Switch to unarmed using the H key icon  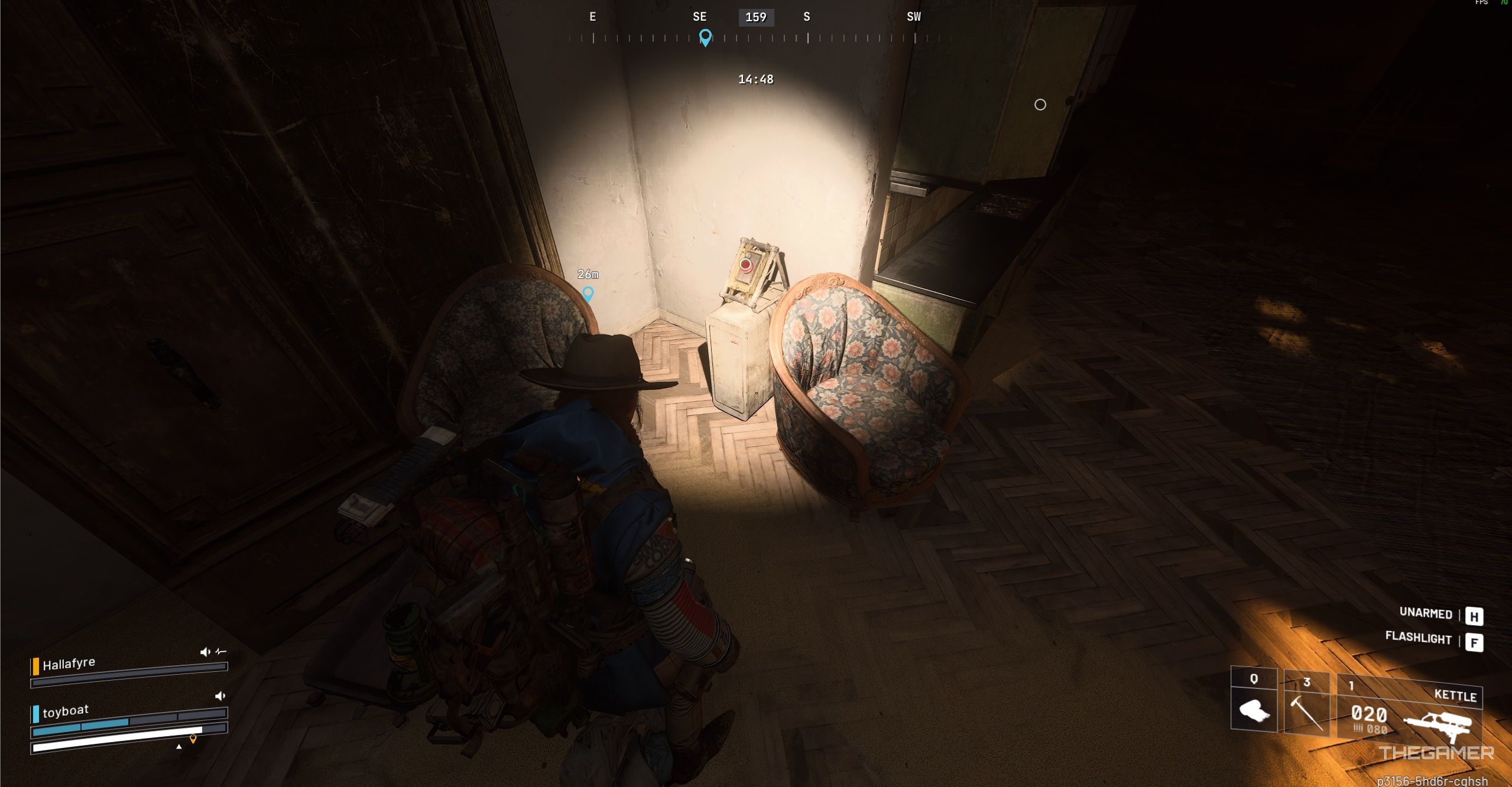tap(1476, 616)
